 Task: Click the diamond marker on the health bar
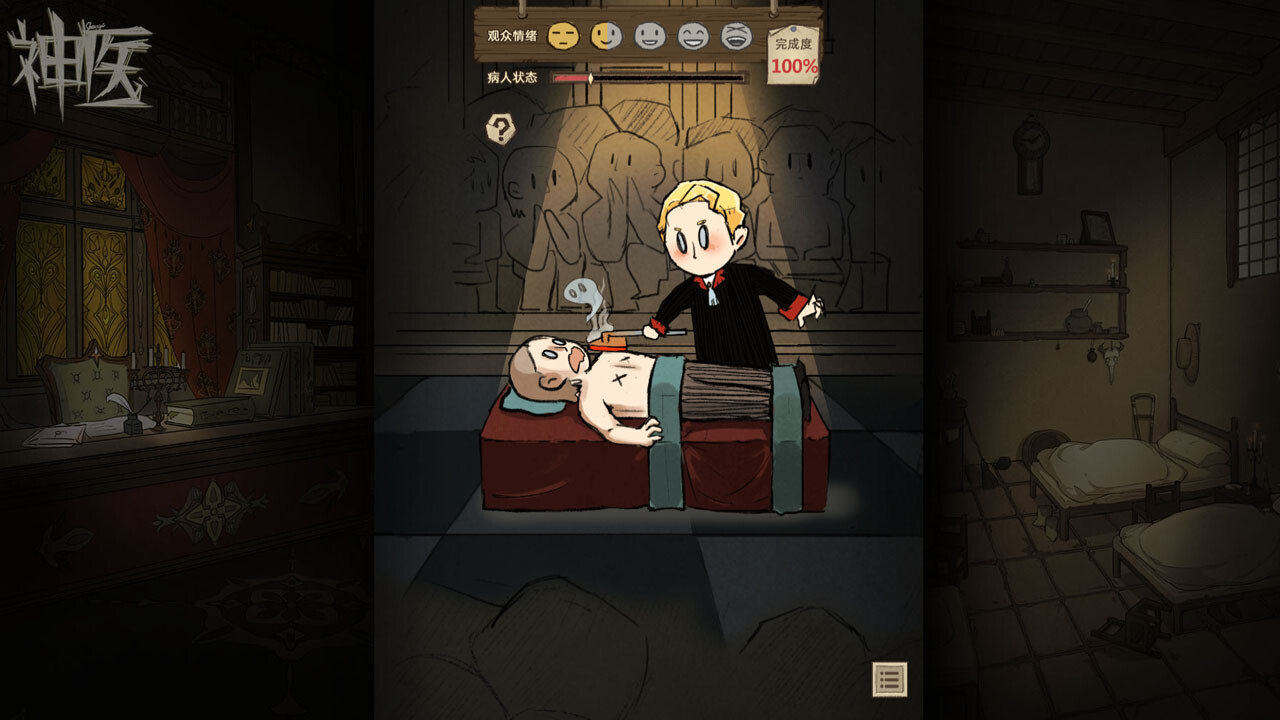[x=591, y=76]
